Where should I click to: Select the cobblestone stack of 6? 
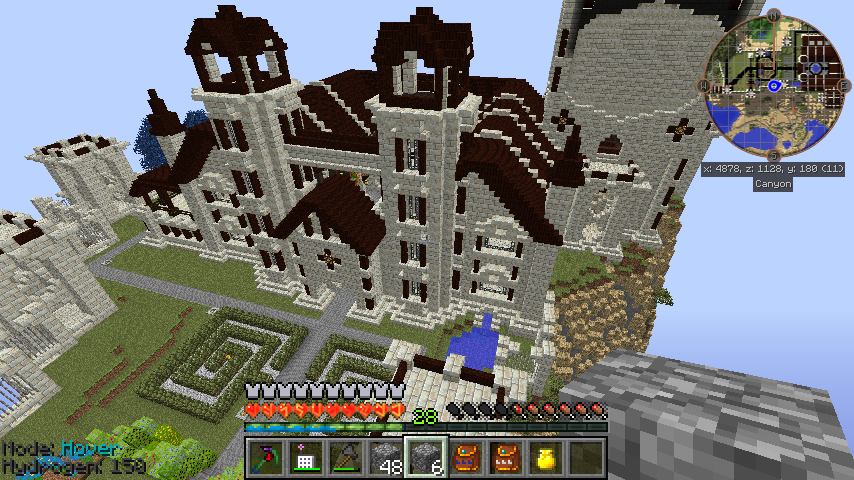pyautogui.click(x=425, y=458)
